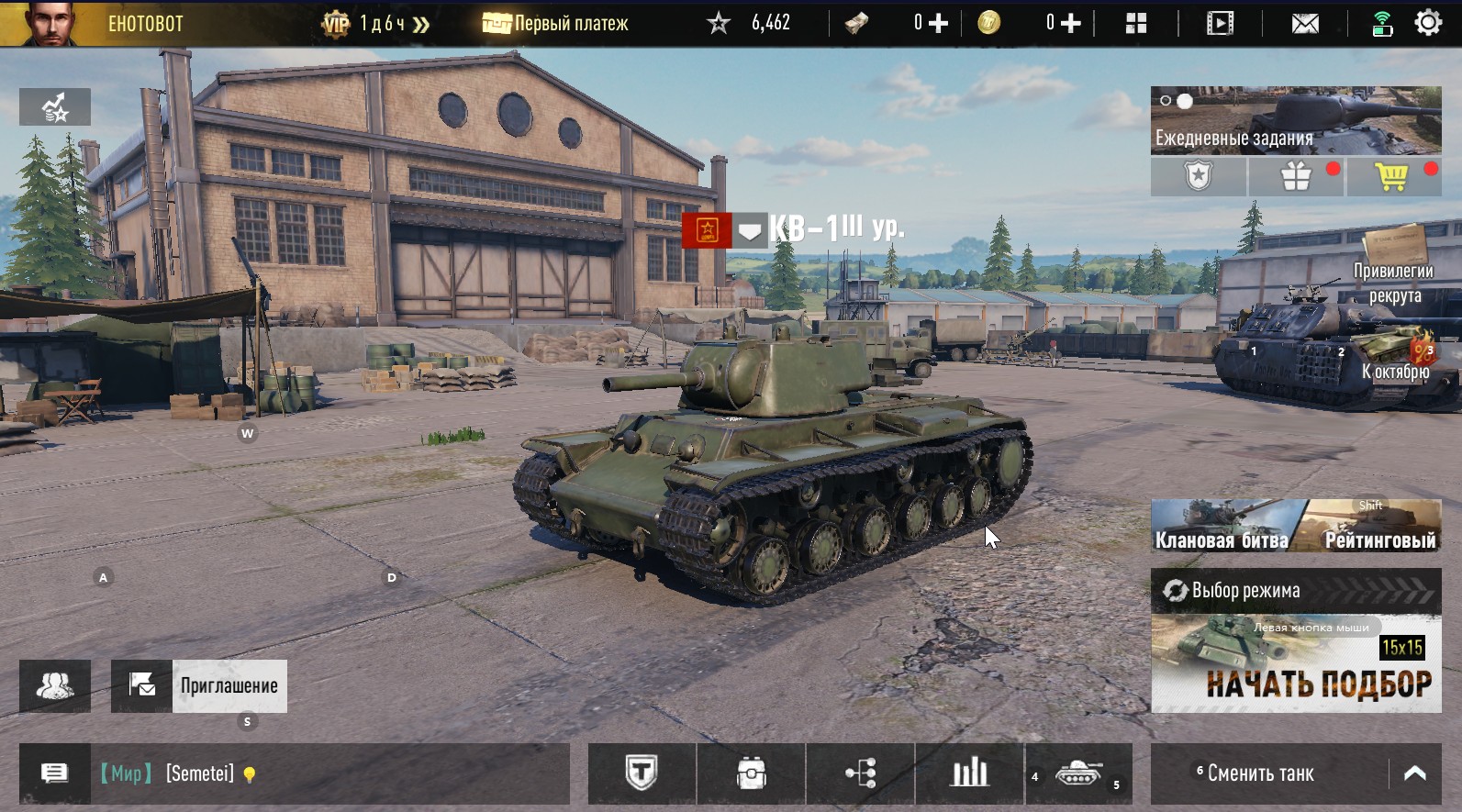Screen dimensions: 1462x812
Task: Open the shopping cart store
Action: [1391, 176]
